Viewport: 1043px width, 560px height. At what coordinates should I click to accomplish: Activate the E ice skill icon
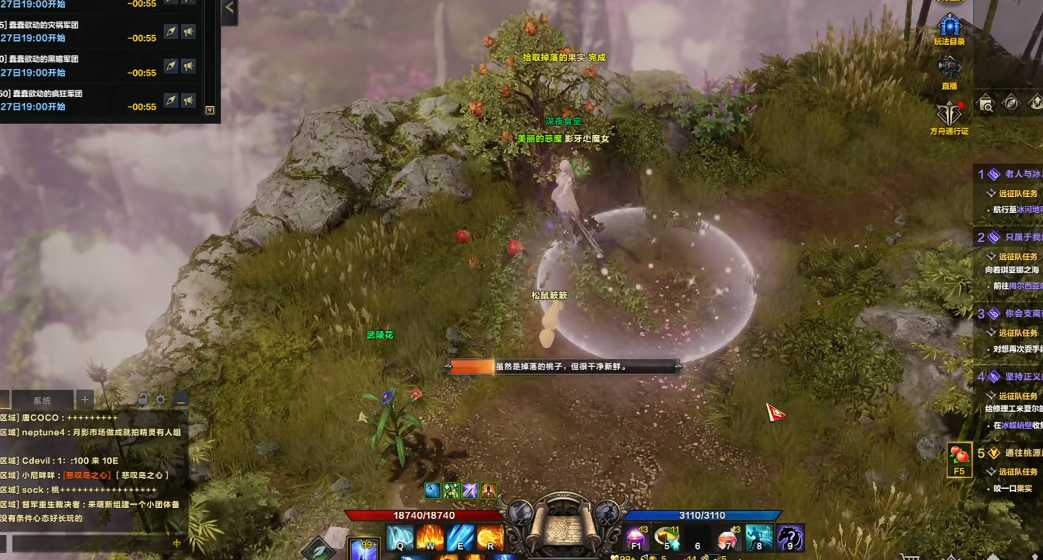coord(459,538)
